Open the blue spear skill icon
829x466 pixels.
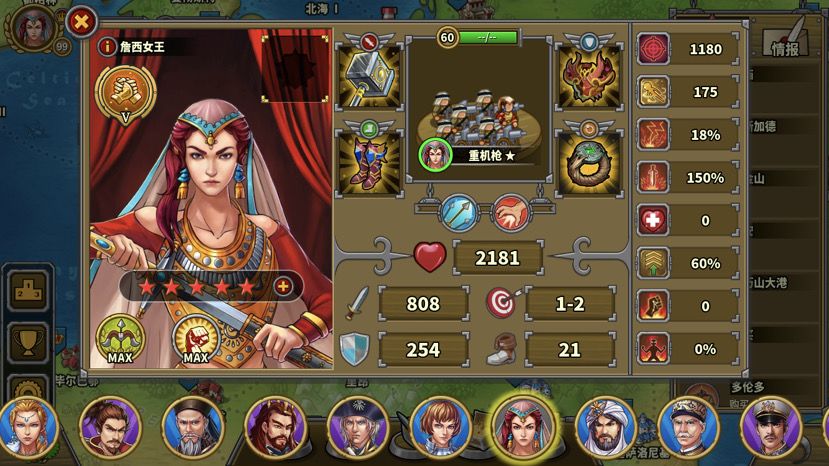click(461, 212)
